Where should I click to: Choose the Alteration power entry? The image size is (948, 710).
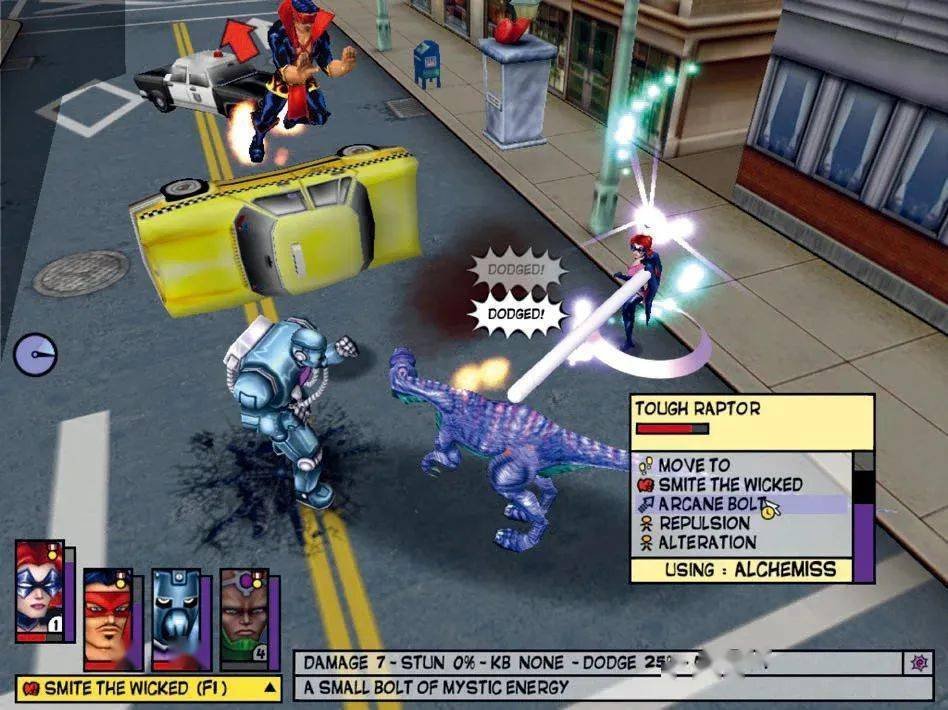tap(707, 542)
